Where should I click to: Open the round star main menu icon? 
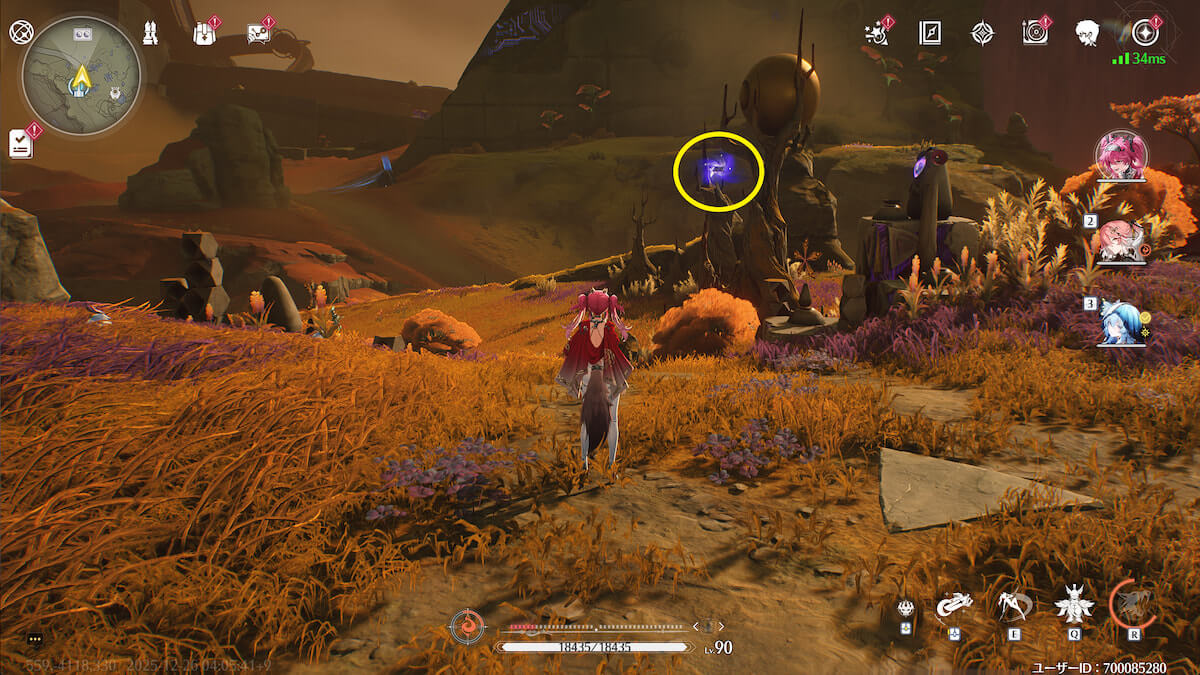1146,32
